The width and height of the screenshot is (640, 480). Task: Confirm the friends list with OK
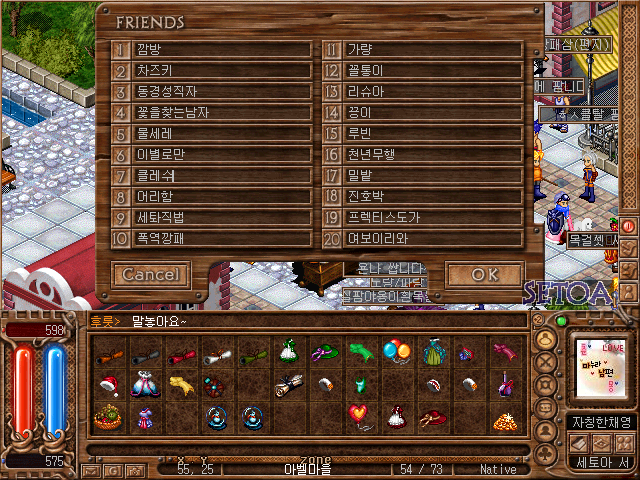(484, 274)
